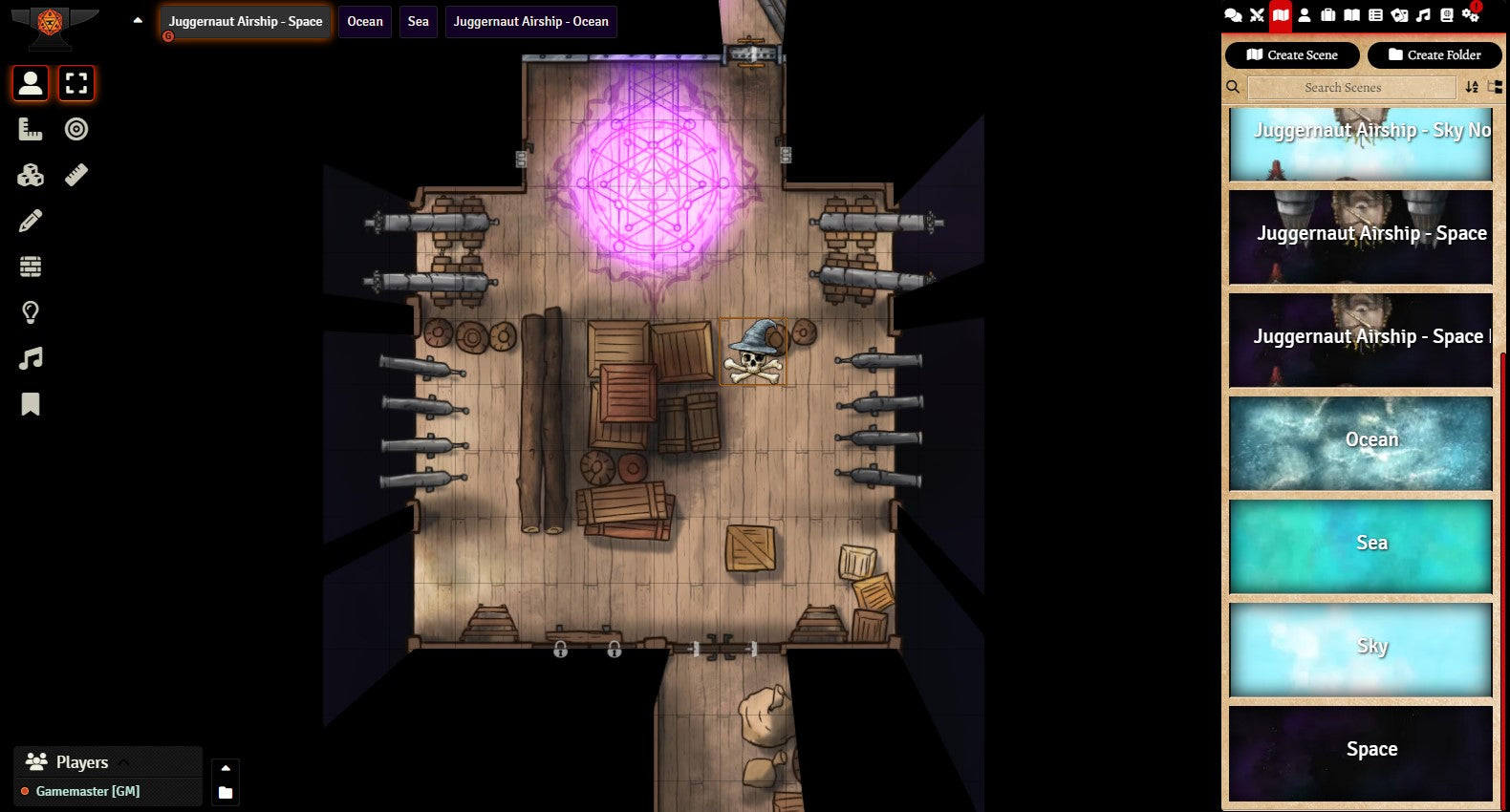This screenshot has width=1510, height=812.
Task: Show the combat tracker crossed-swords tab
Action: click(1257, 14)
